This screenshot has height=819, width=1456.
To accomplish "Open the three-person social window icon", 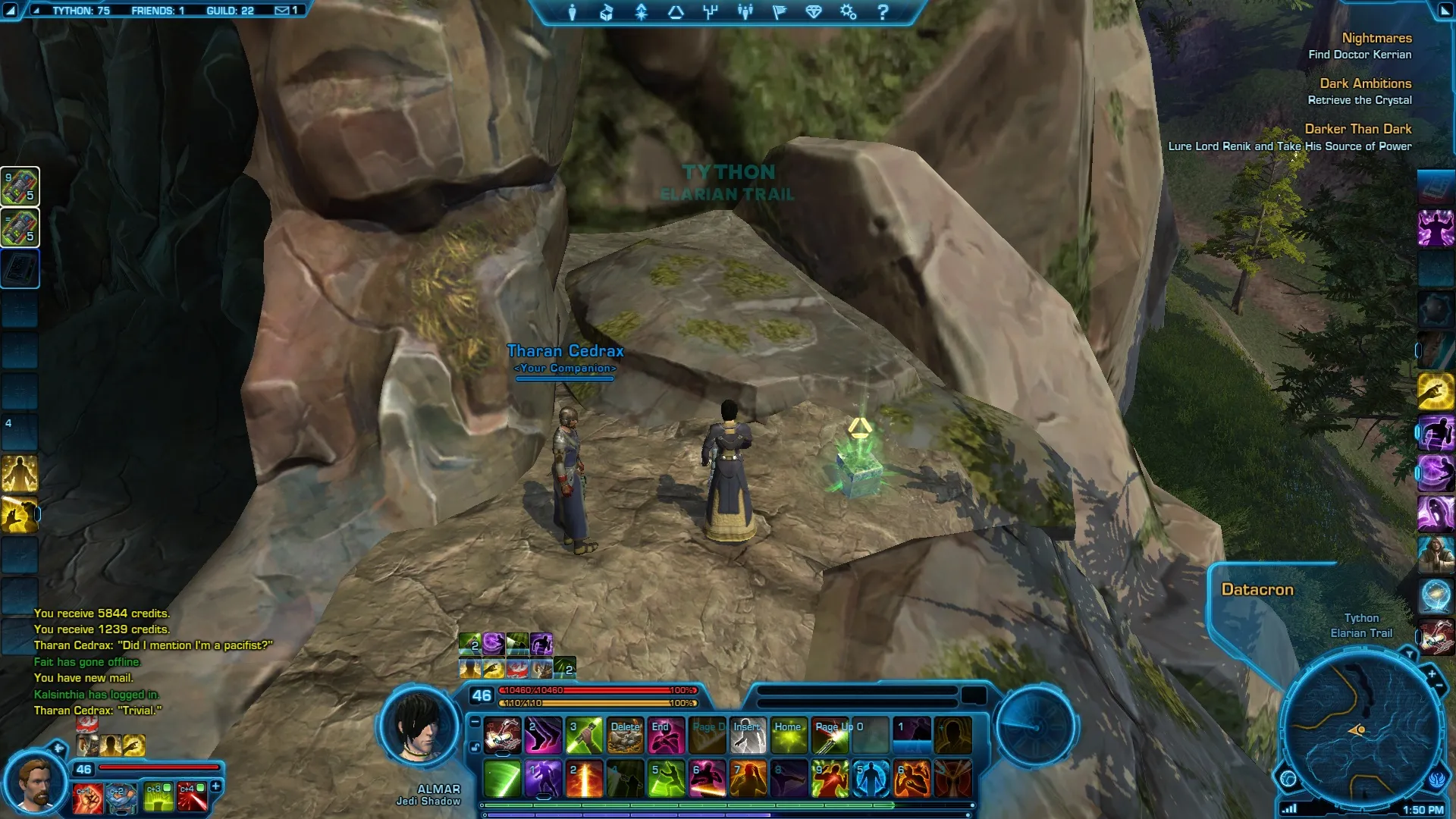I will pos(745,12).
